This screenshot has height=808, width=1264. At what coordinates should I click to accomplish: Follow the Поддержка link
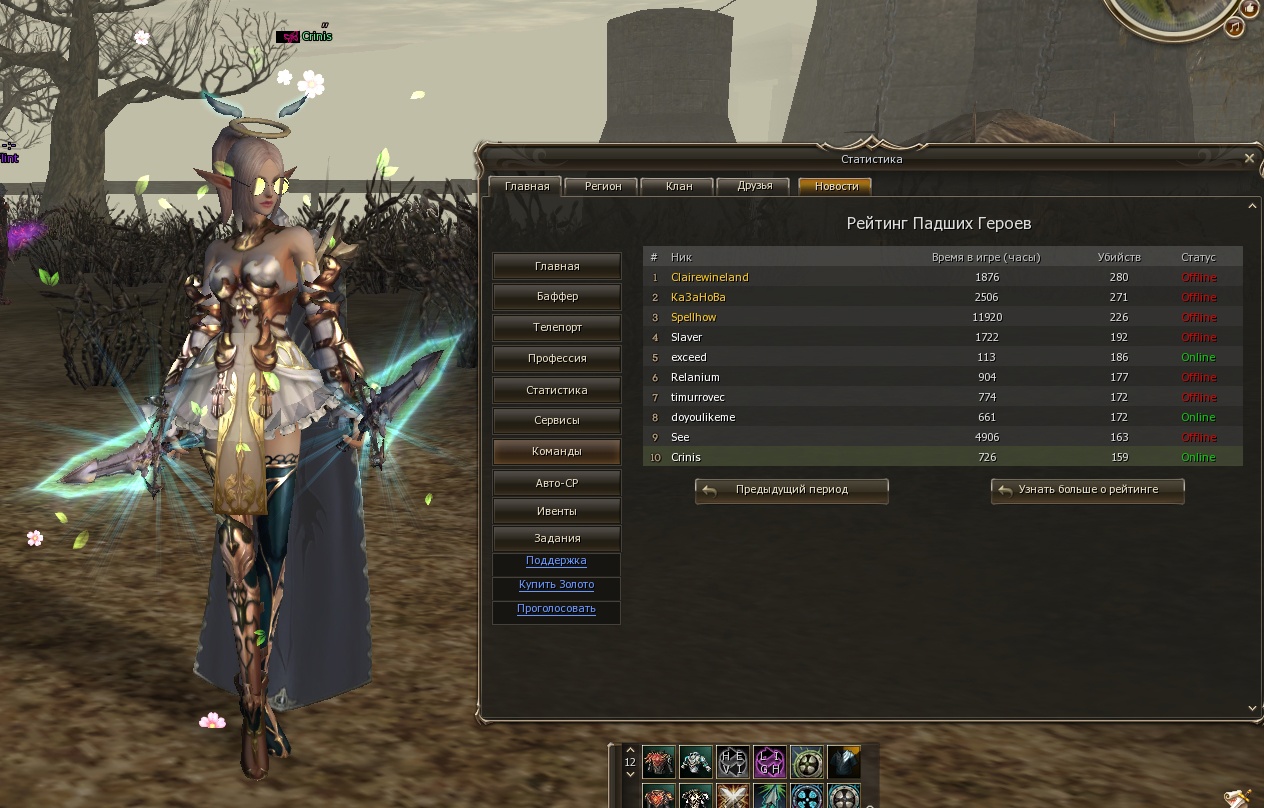556,561
